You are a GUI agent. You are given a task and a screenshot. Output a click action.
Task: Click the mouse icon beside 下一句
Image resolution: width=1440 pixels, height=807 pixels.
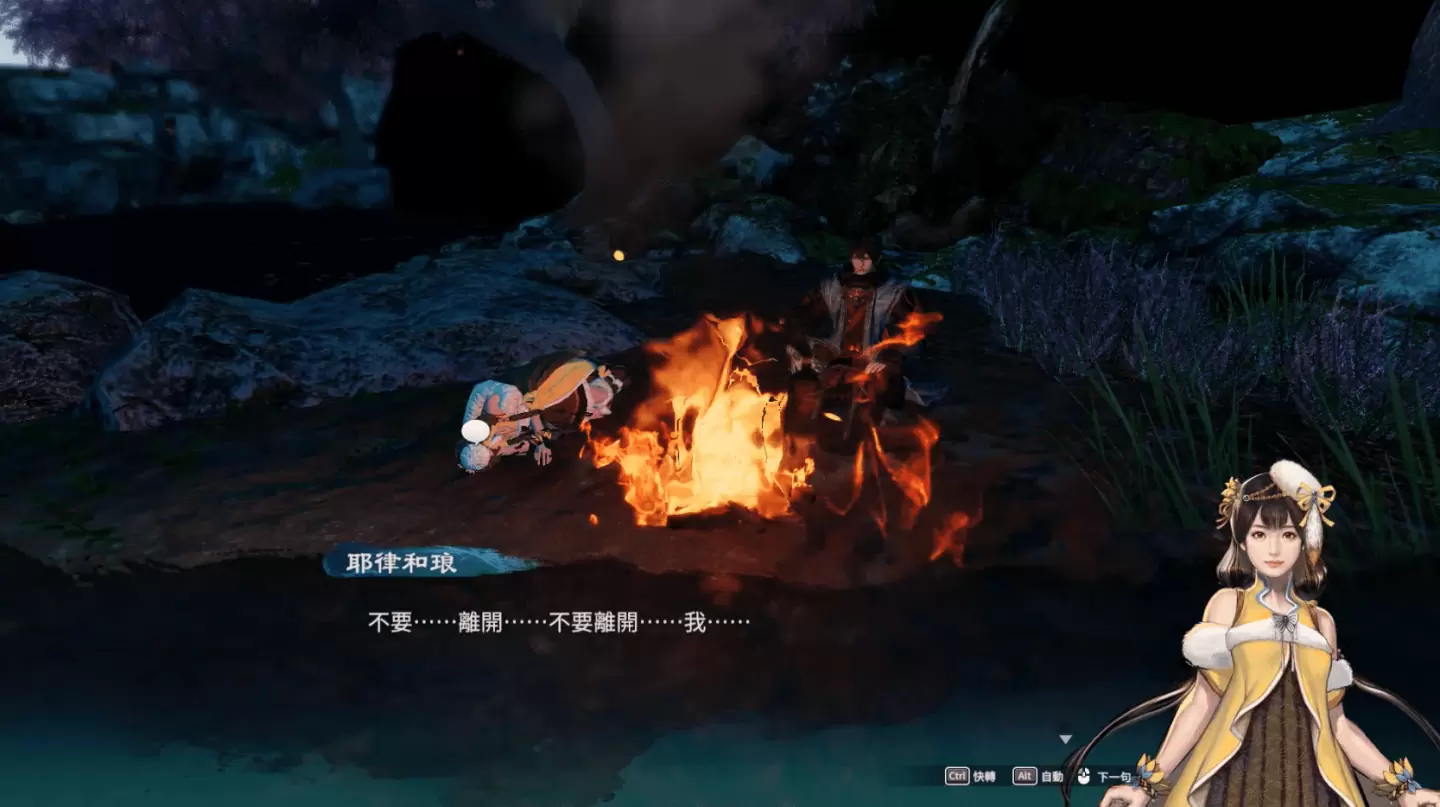click(x=1083, y=775)
